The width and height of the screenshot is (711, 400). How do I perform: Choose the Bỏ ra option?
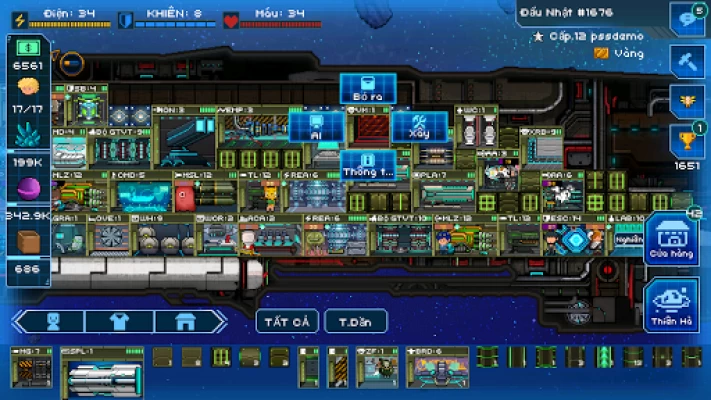click(x=368, y=88)
